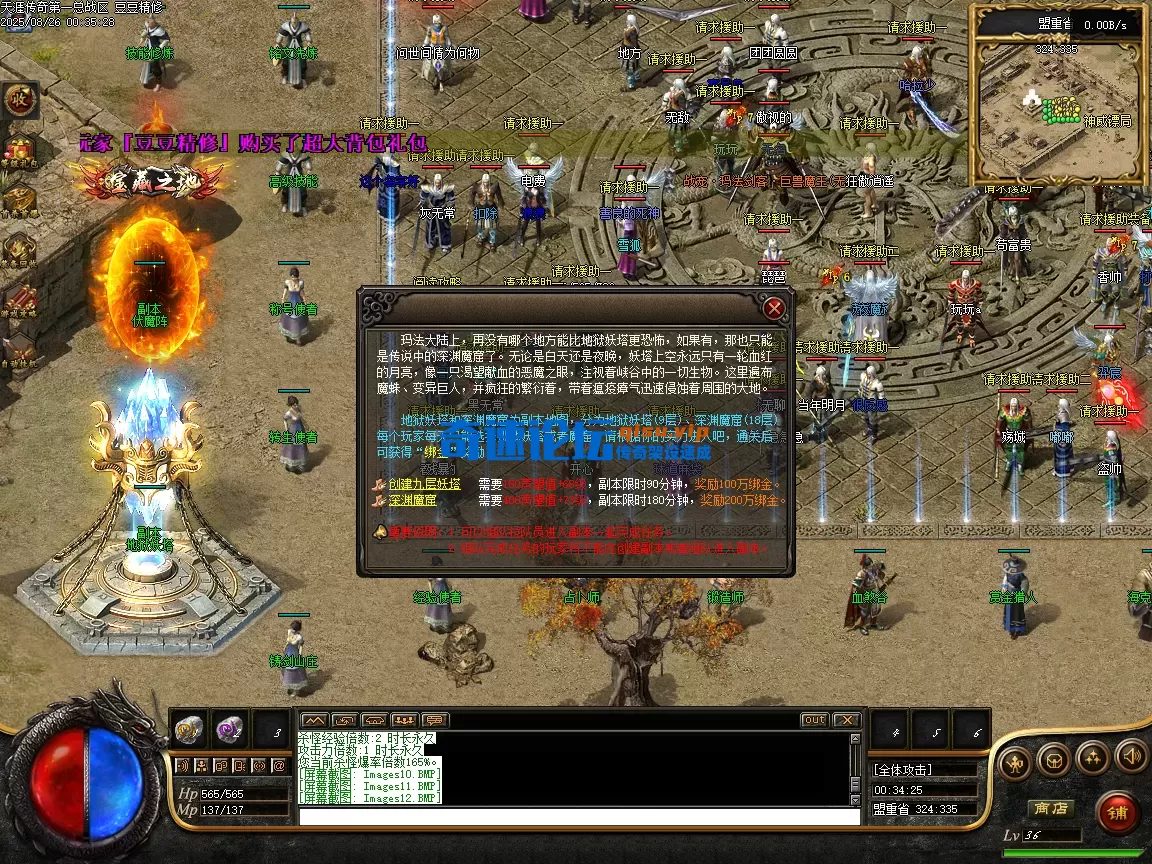Use the white scroll in hotbar slot
Viewport: 1152px width, 864px height.
[x=189, y=729]
